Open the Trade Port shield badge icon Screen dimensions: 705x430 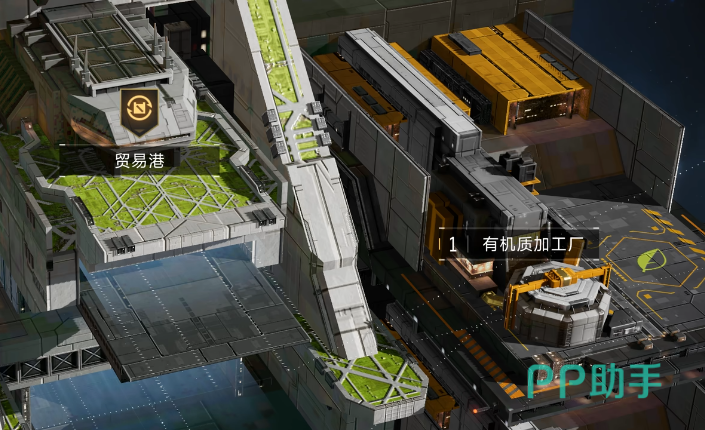point(136,110)
